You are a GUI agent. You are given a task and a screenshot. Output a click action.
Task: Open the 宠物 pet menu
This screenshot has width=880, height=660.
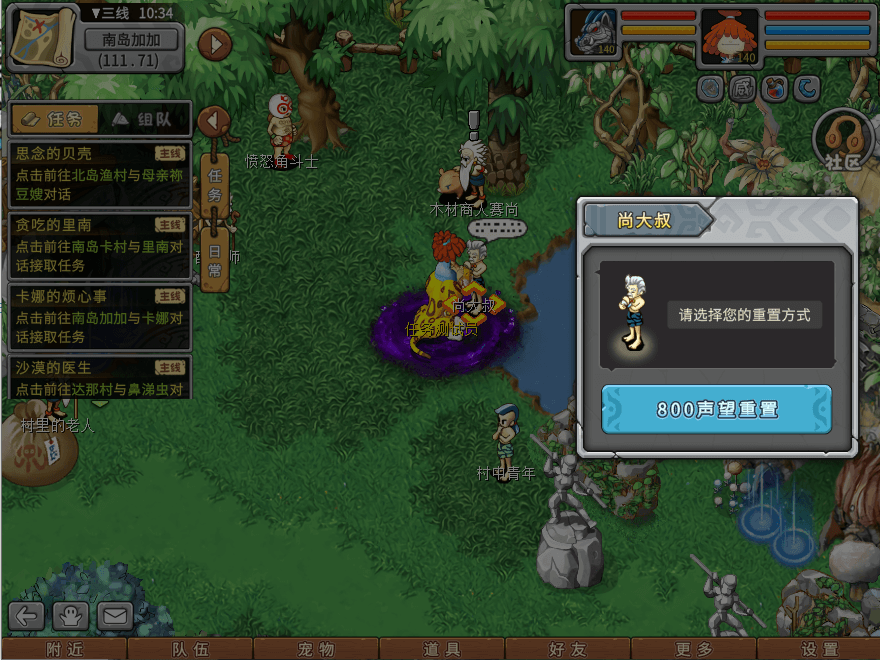click(x=316, y=649)
